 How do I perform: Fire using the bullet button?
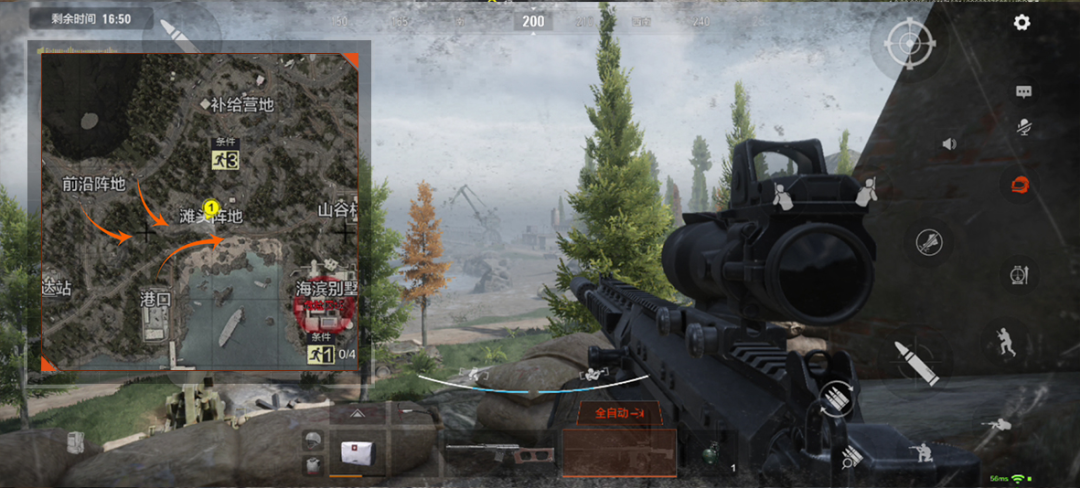click(x=917, y=361)
